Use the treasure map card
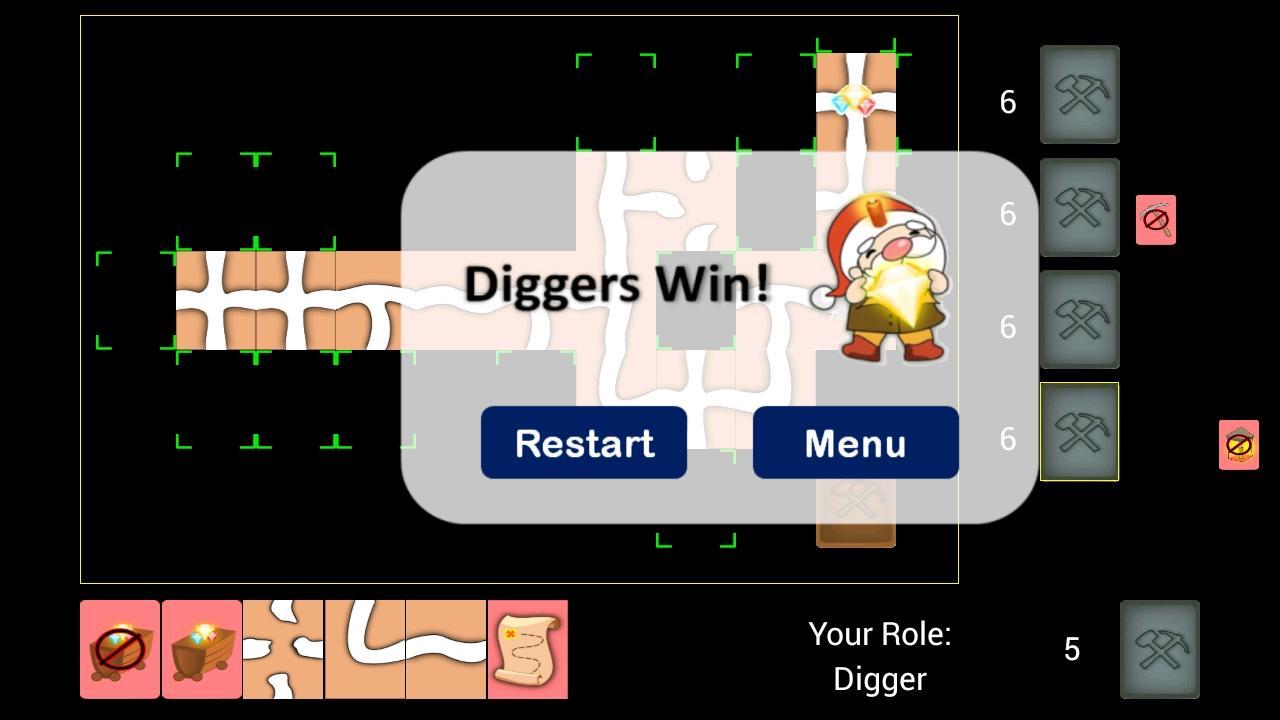The width and height of the screenshot is (1280, 720). coord(527,649)
